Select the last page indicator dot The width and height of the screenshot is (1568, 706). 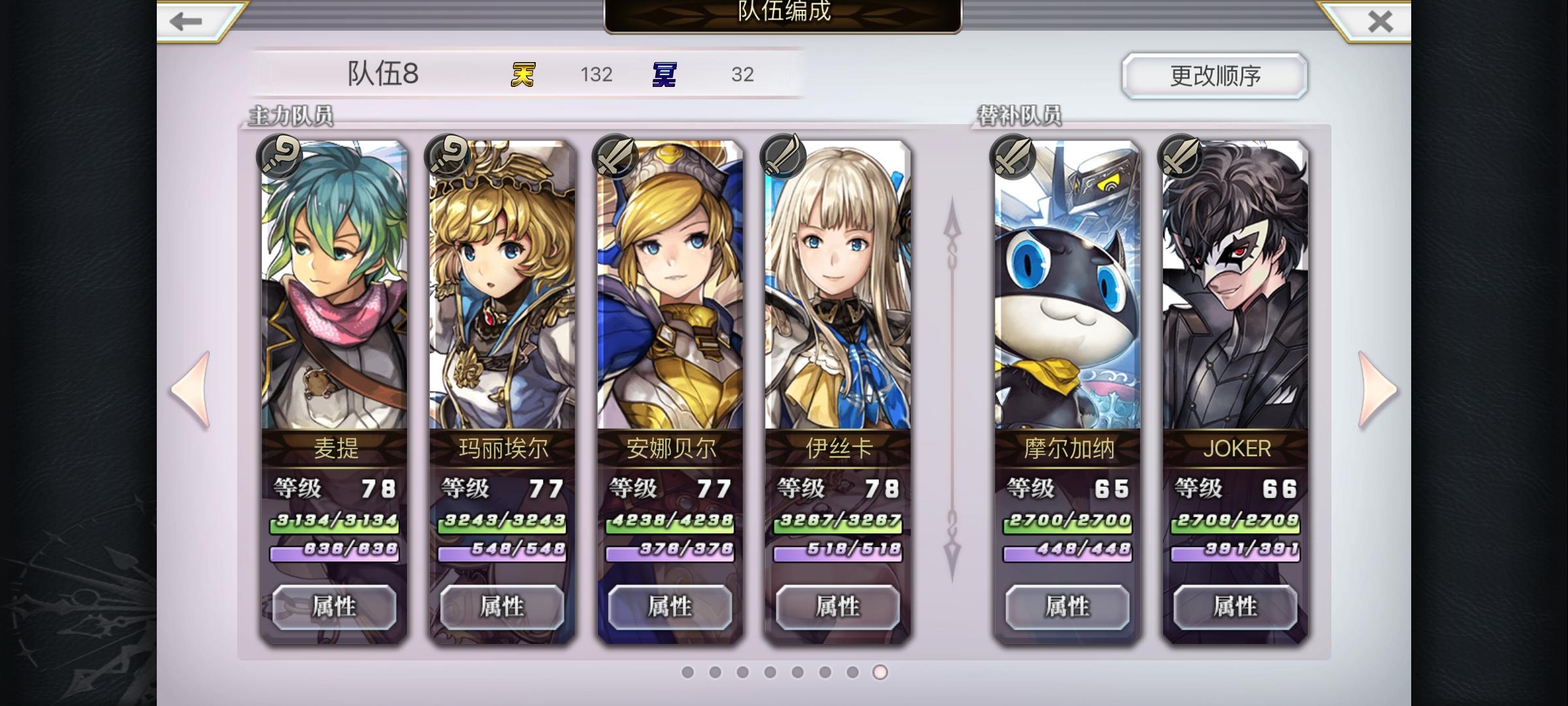pos(880,670)
